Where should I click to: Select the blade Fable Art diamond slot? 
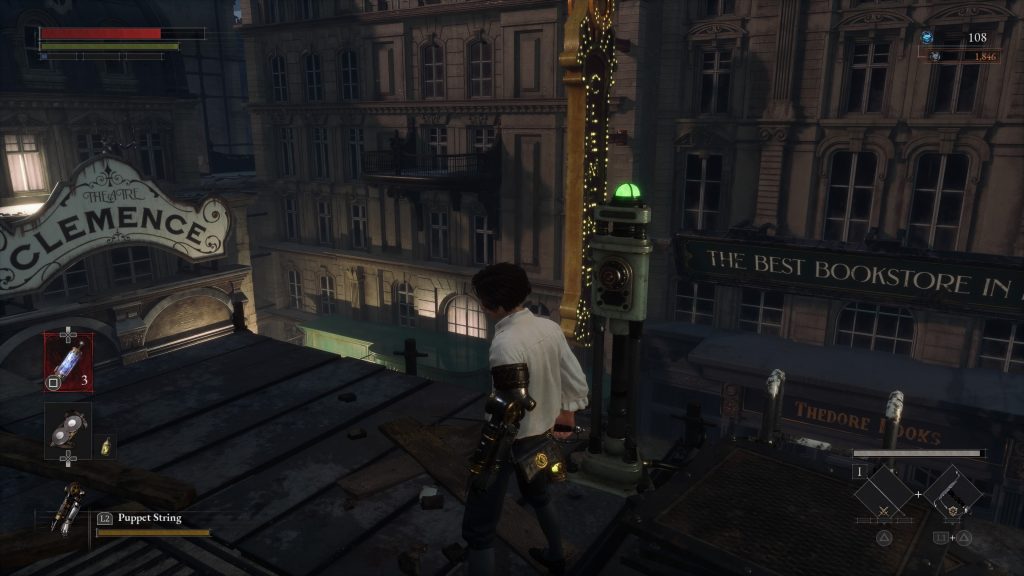[883, 494]
